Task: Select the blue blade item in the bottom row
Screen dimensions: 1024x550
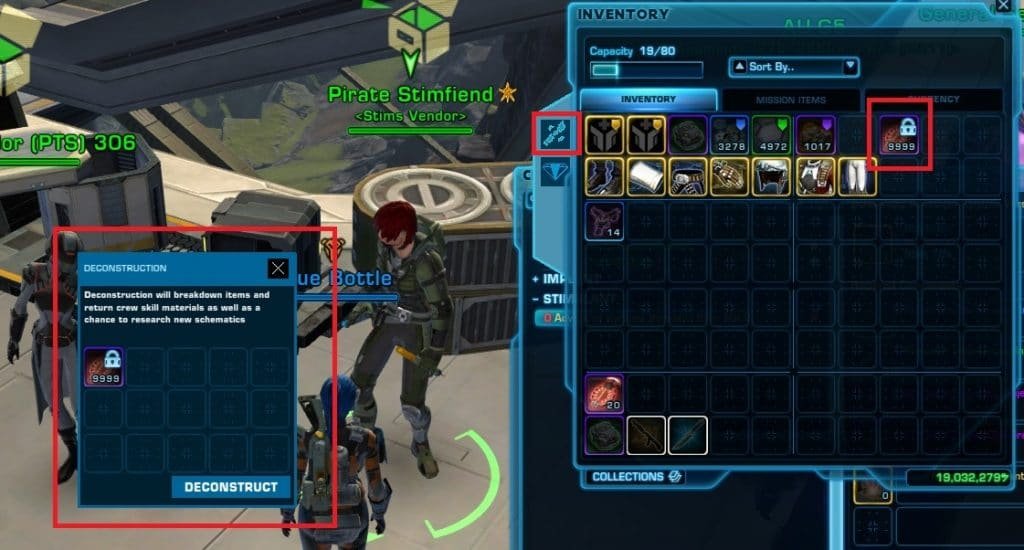Action: [x=688, y=436]
